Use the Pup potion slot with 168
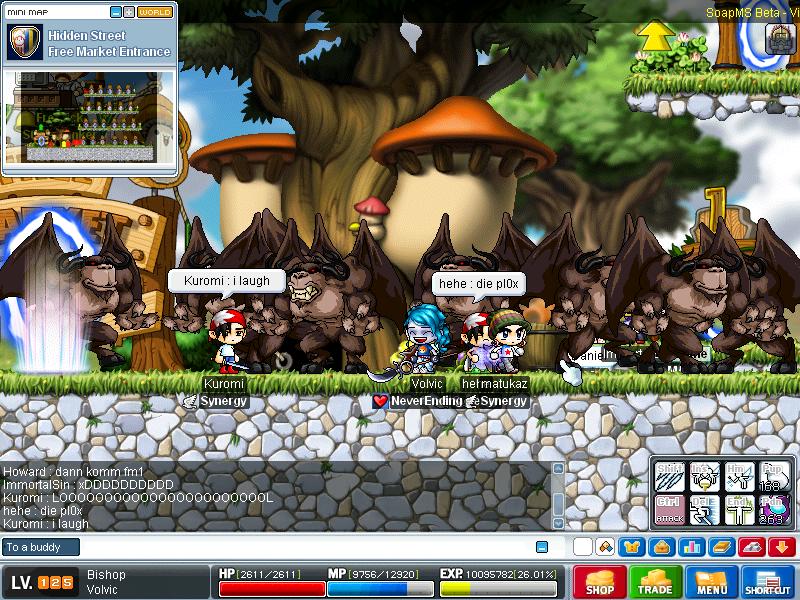 [773, 475]
